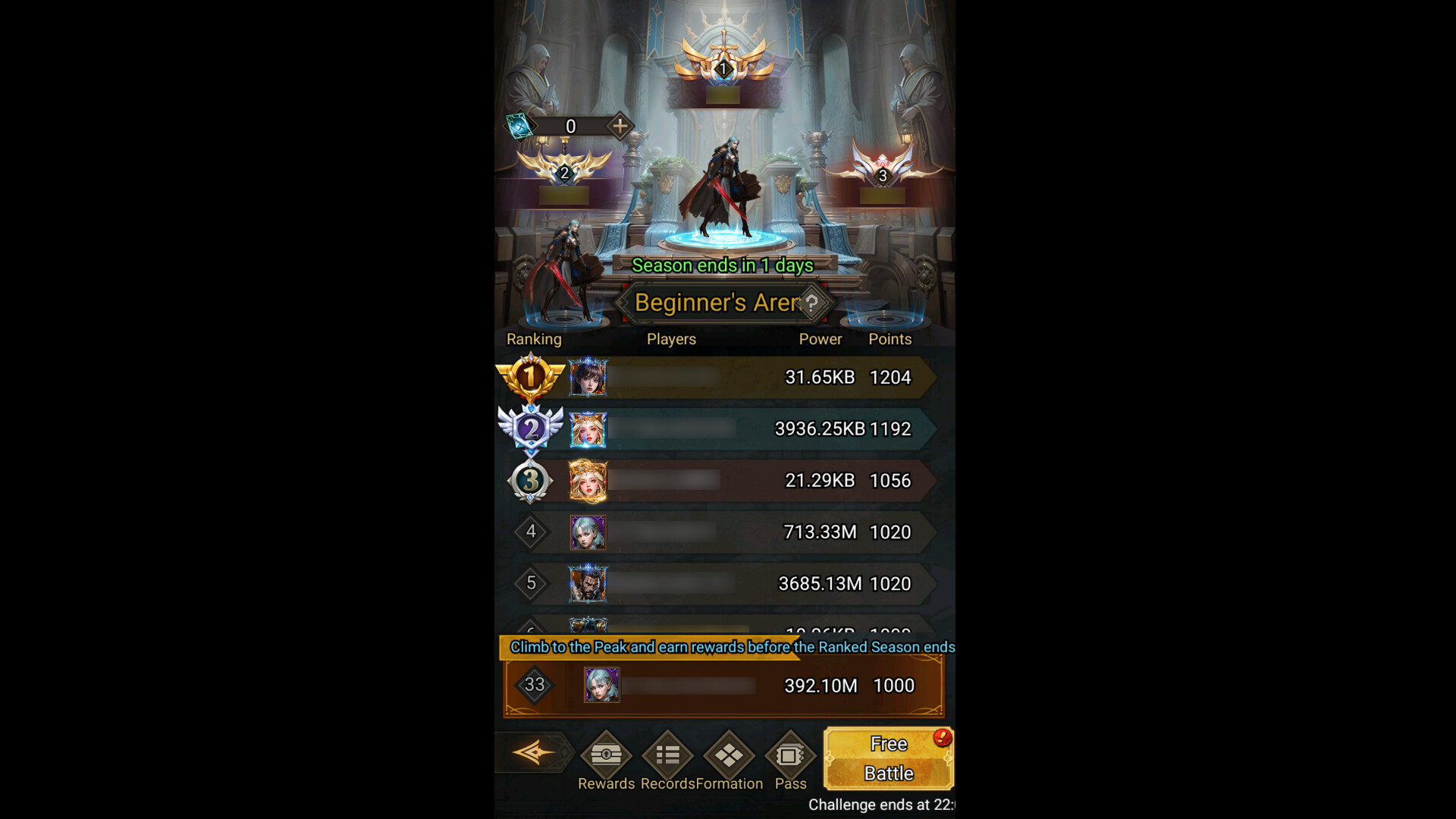Open the arena Pass

coord(791,756)
